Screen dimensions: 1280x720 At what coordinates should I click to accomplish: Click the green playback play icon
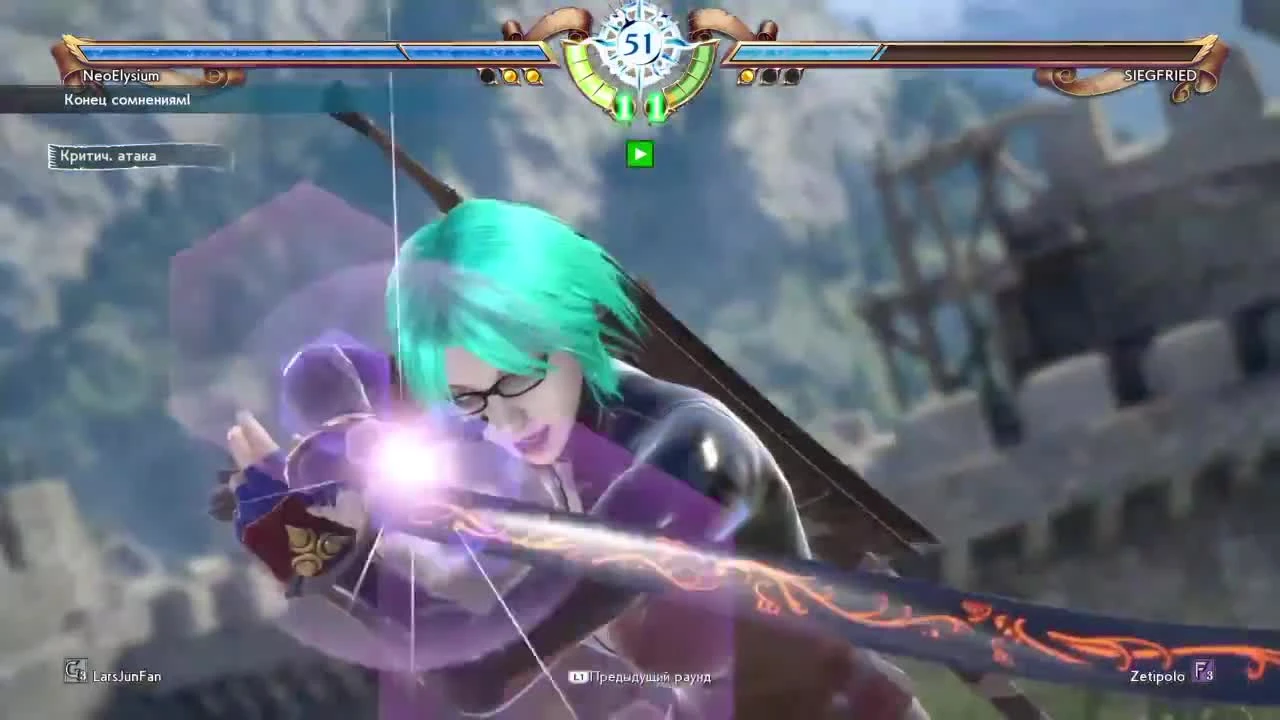(x=639, y=154)
